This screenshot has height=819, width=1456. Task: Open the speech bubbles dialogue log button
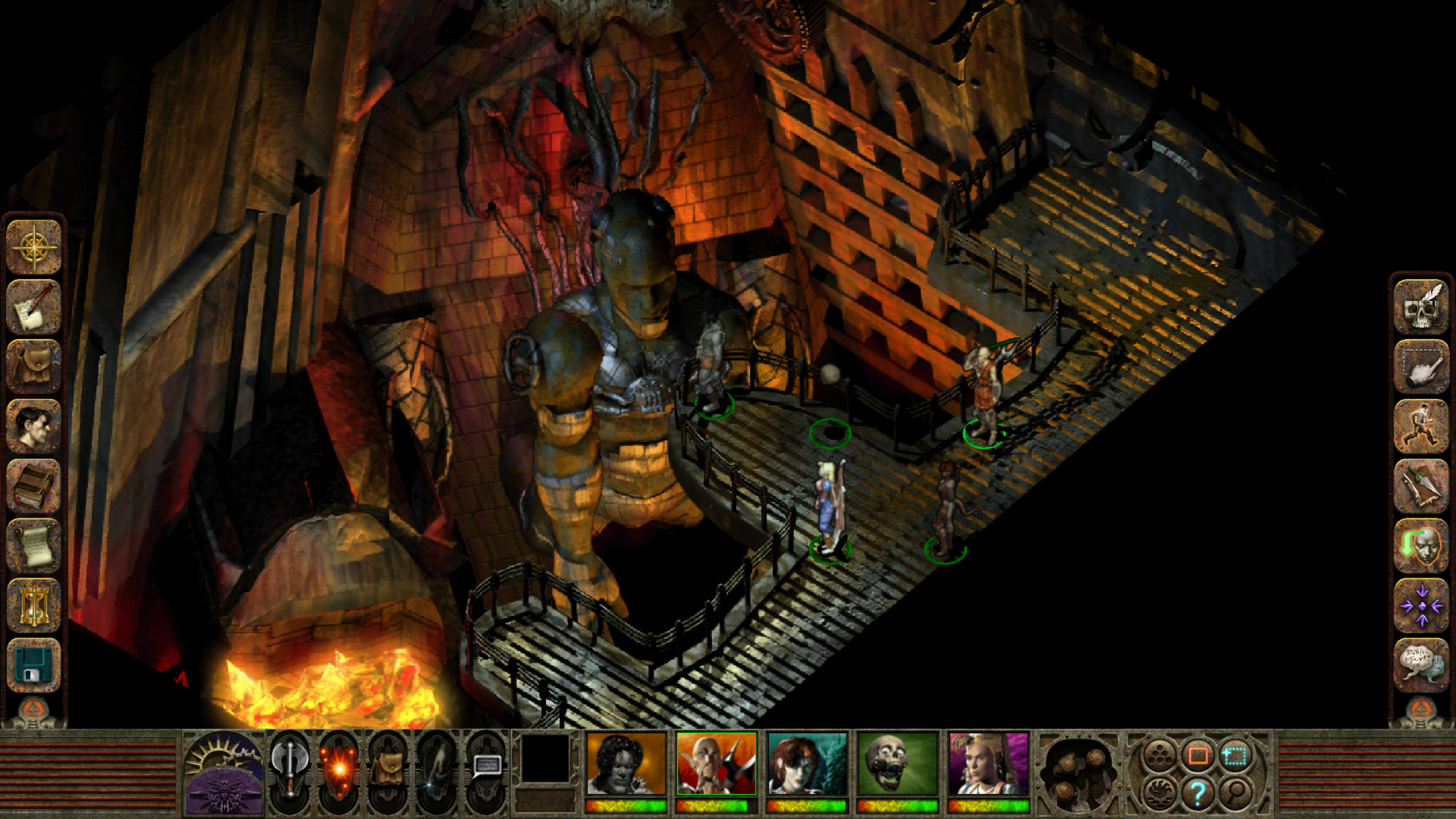tap(1422, 665)
